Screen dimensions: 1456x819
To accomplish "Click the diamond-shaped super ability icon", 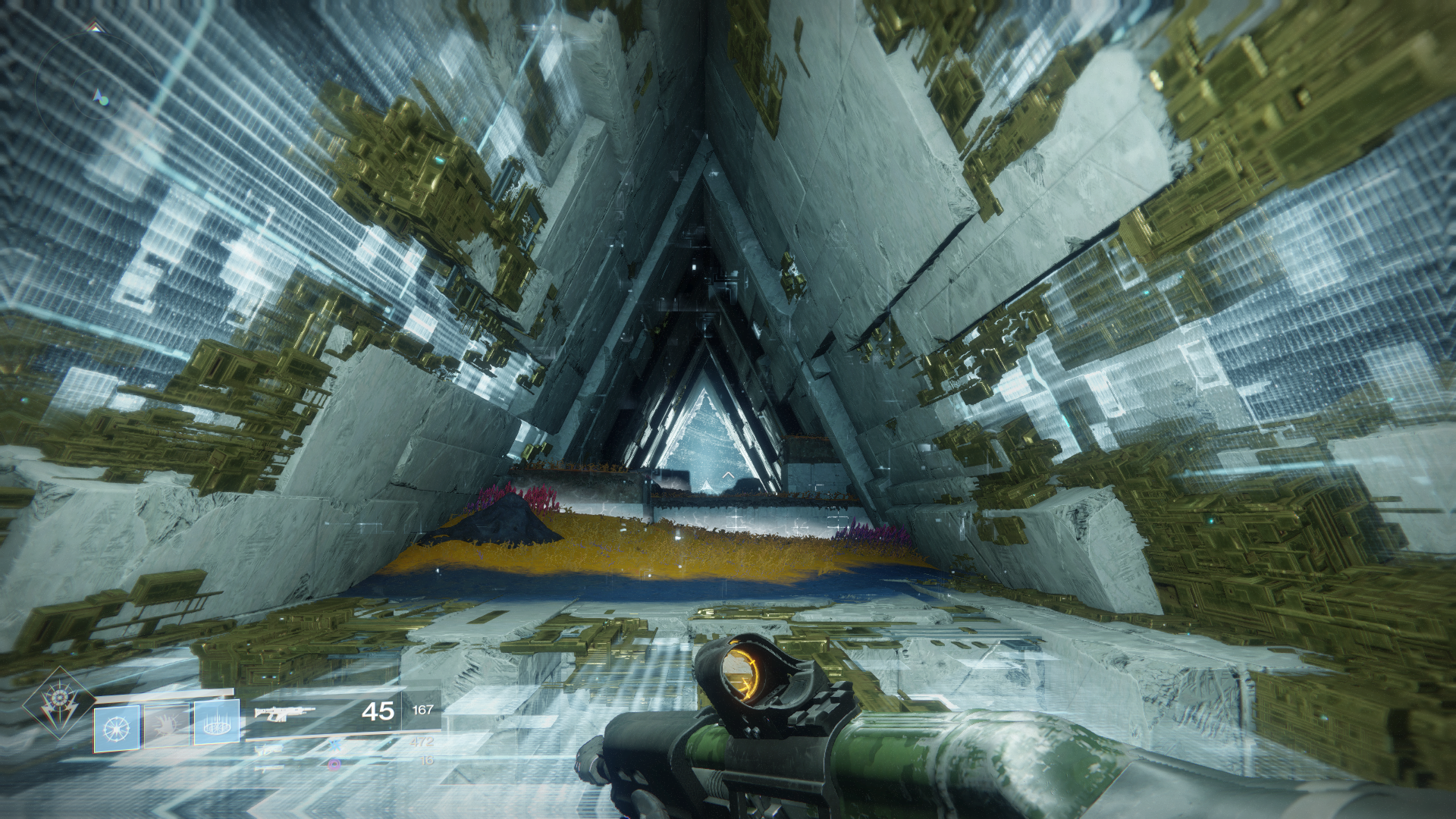I will point(58,704).
